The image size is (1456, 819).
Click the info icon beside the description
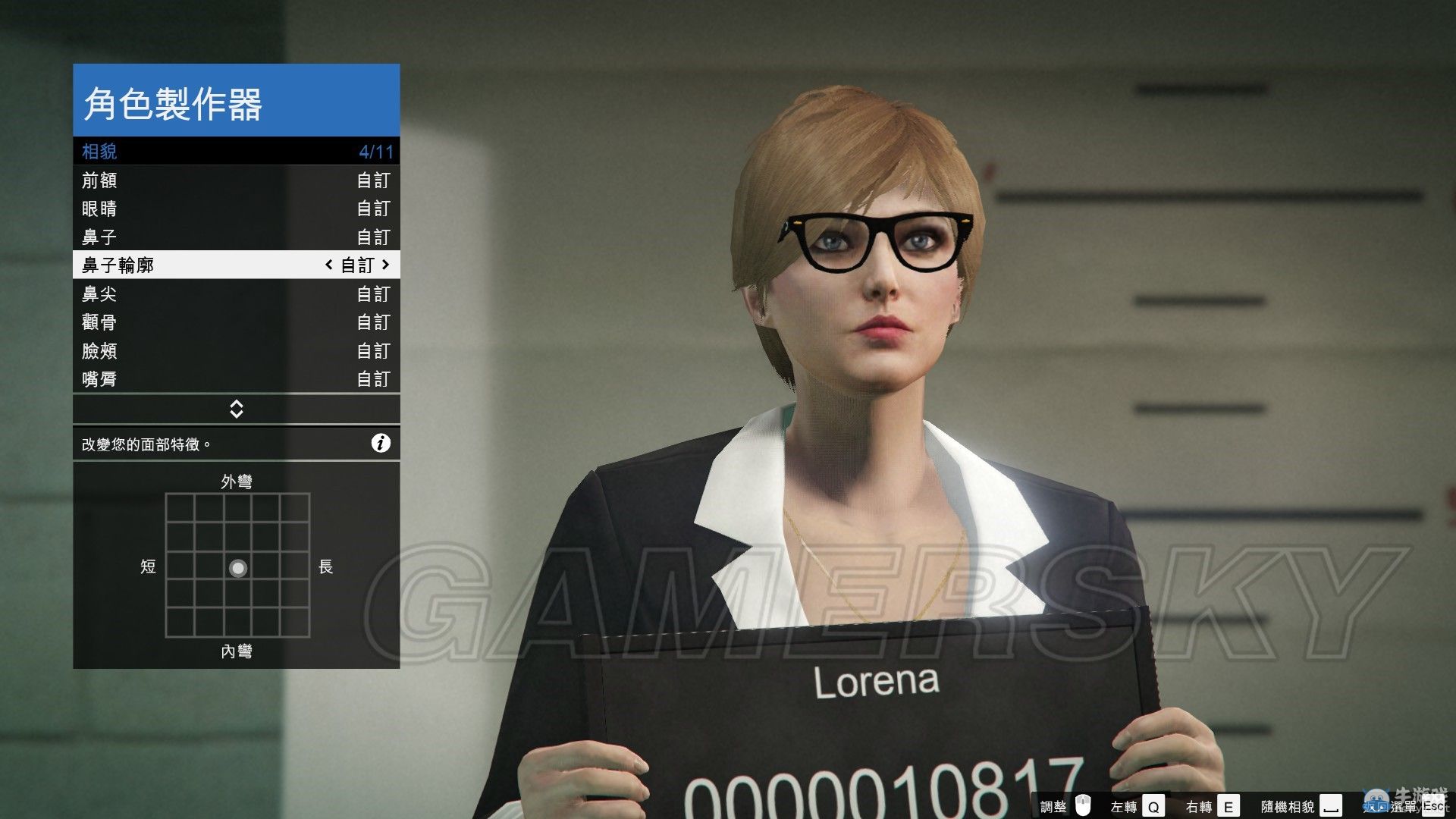(x=381, y=444)
